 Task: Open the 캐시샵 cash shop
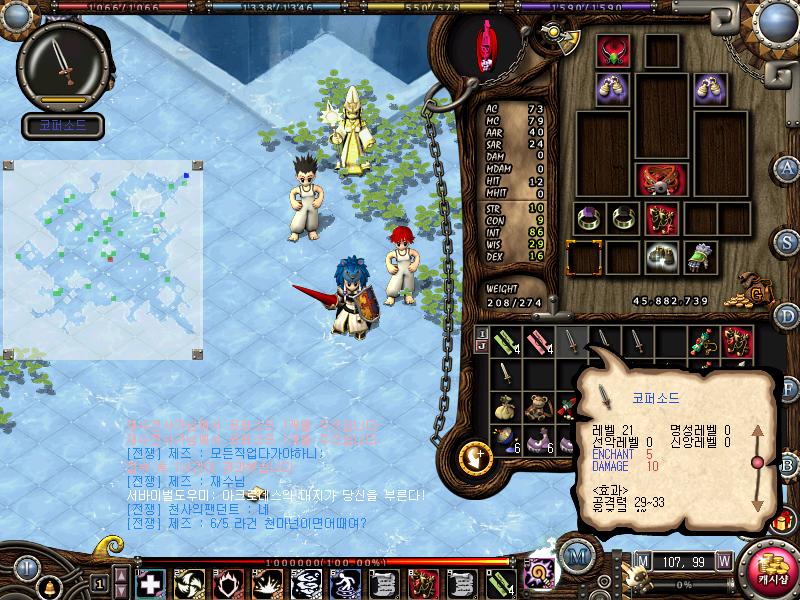coord(770,571)
